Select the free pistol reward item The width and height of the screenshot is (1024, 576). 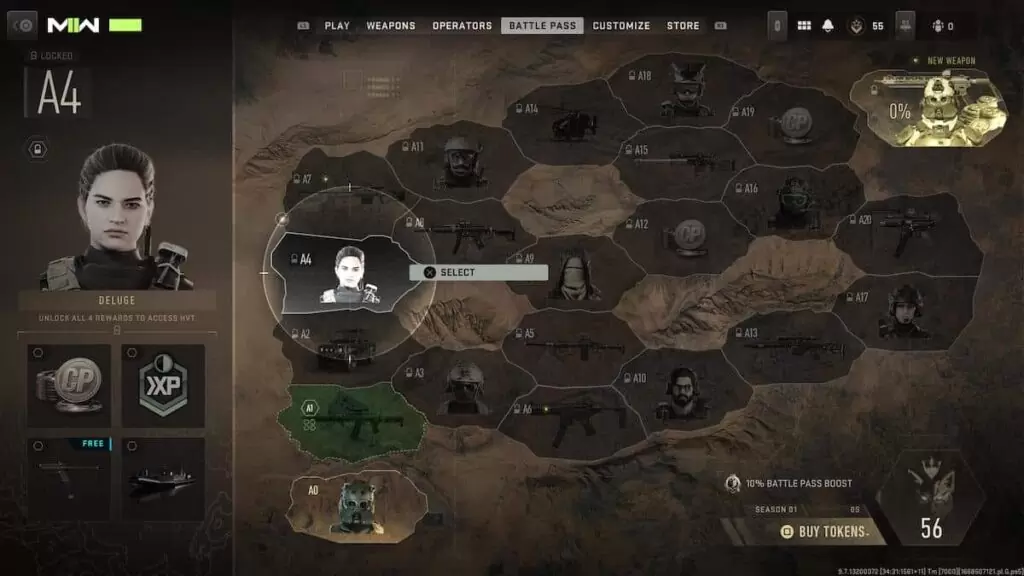point(69,478)
